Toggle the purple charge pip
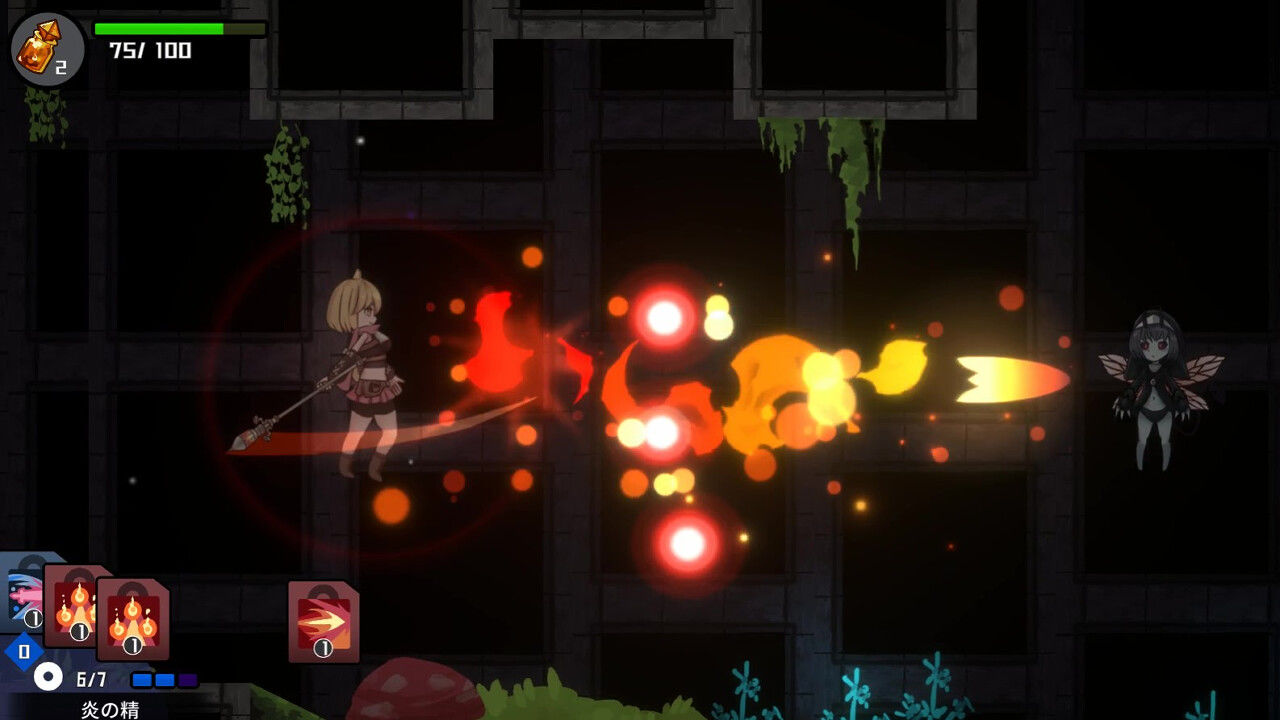Screen dimensions: 1280x720 (x=187, y=679)
